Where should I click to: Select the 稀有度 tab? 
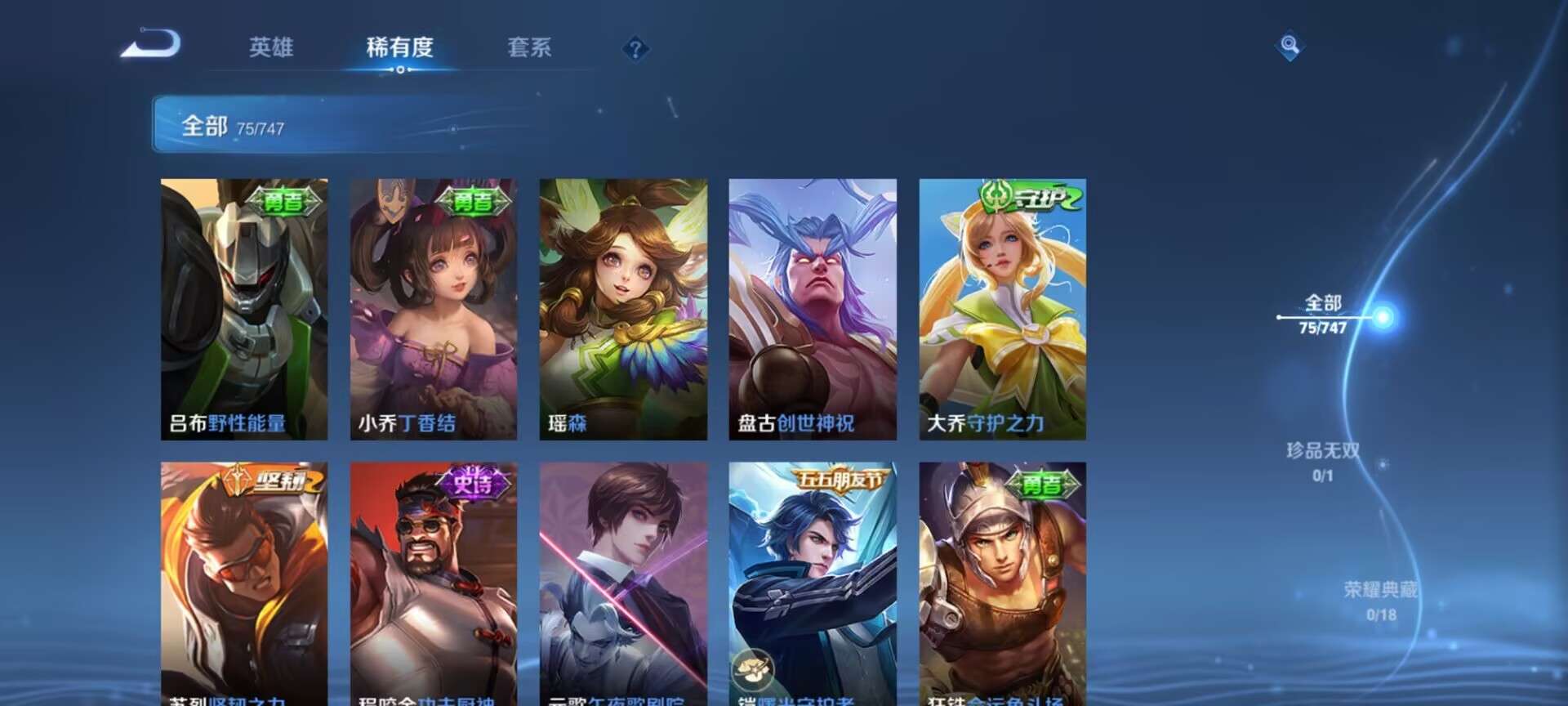tap(399, 47)
